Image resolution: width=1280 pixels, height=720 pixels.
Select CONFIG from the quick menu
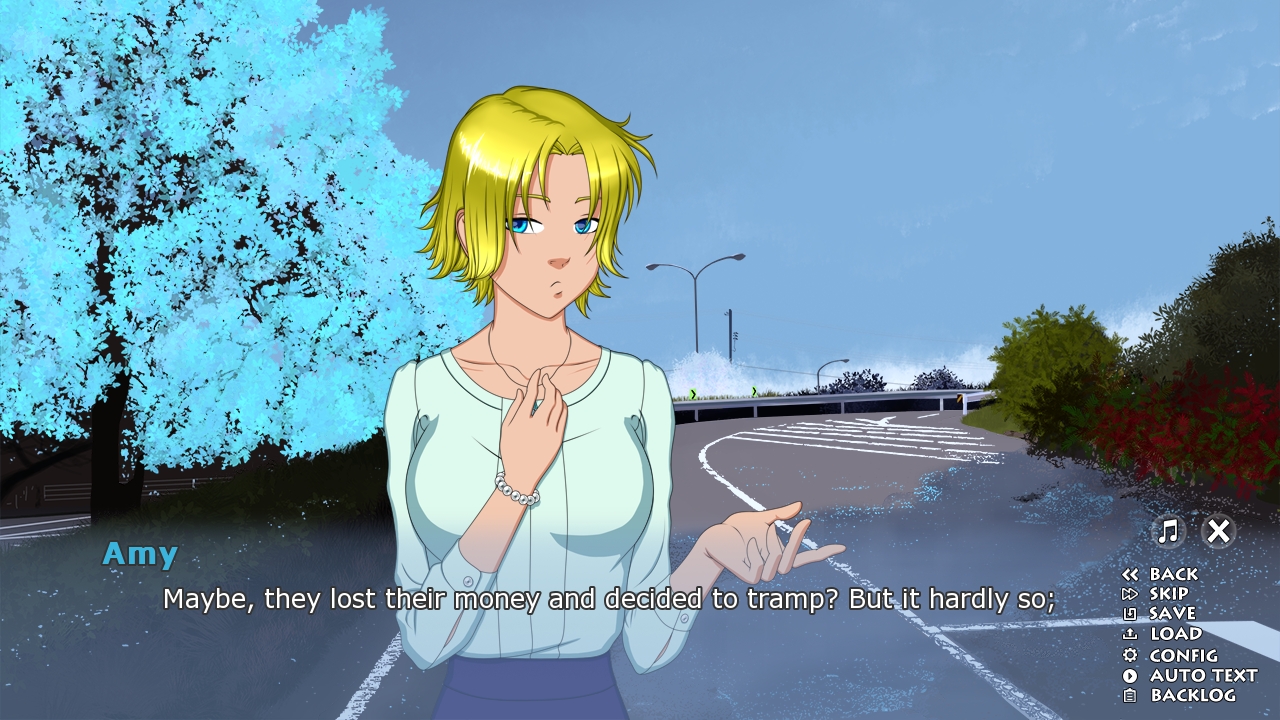click(1186, 655)
